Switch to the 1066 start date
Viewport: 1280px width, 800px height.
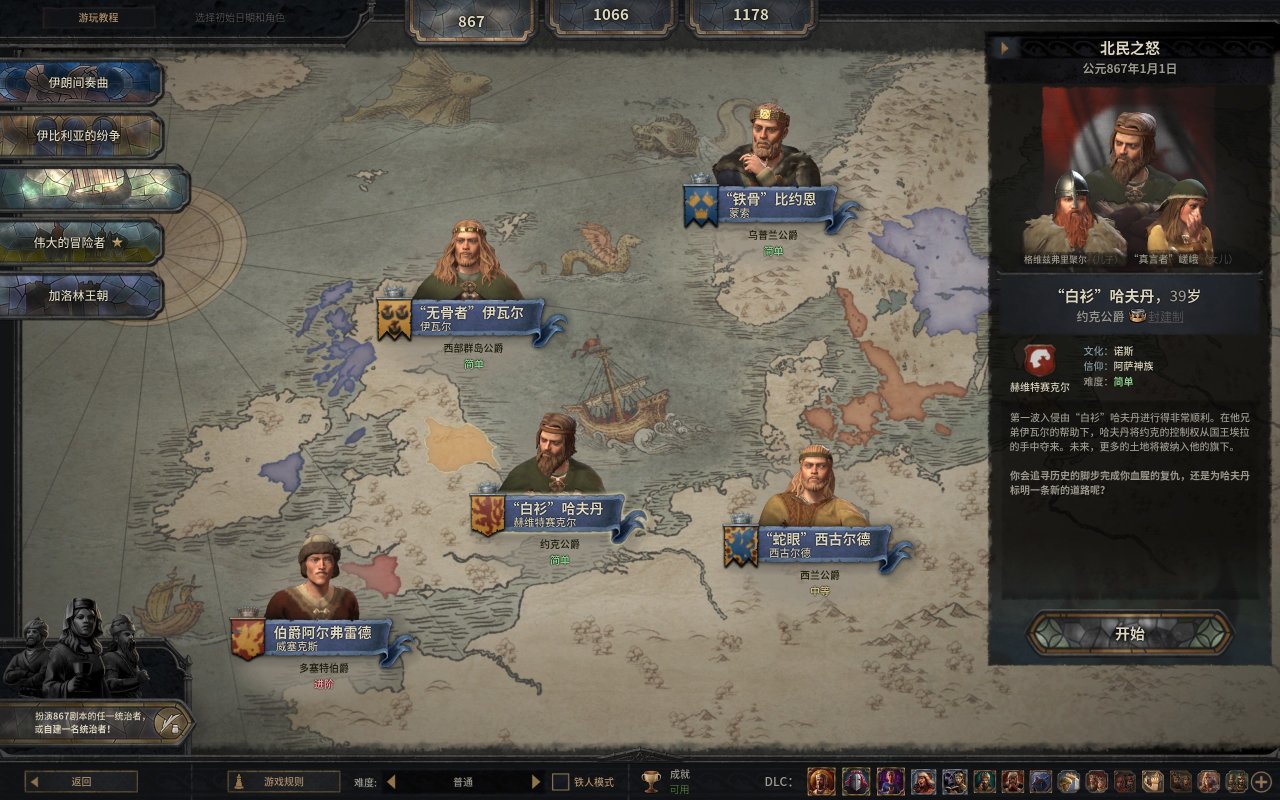coord(611,15)
